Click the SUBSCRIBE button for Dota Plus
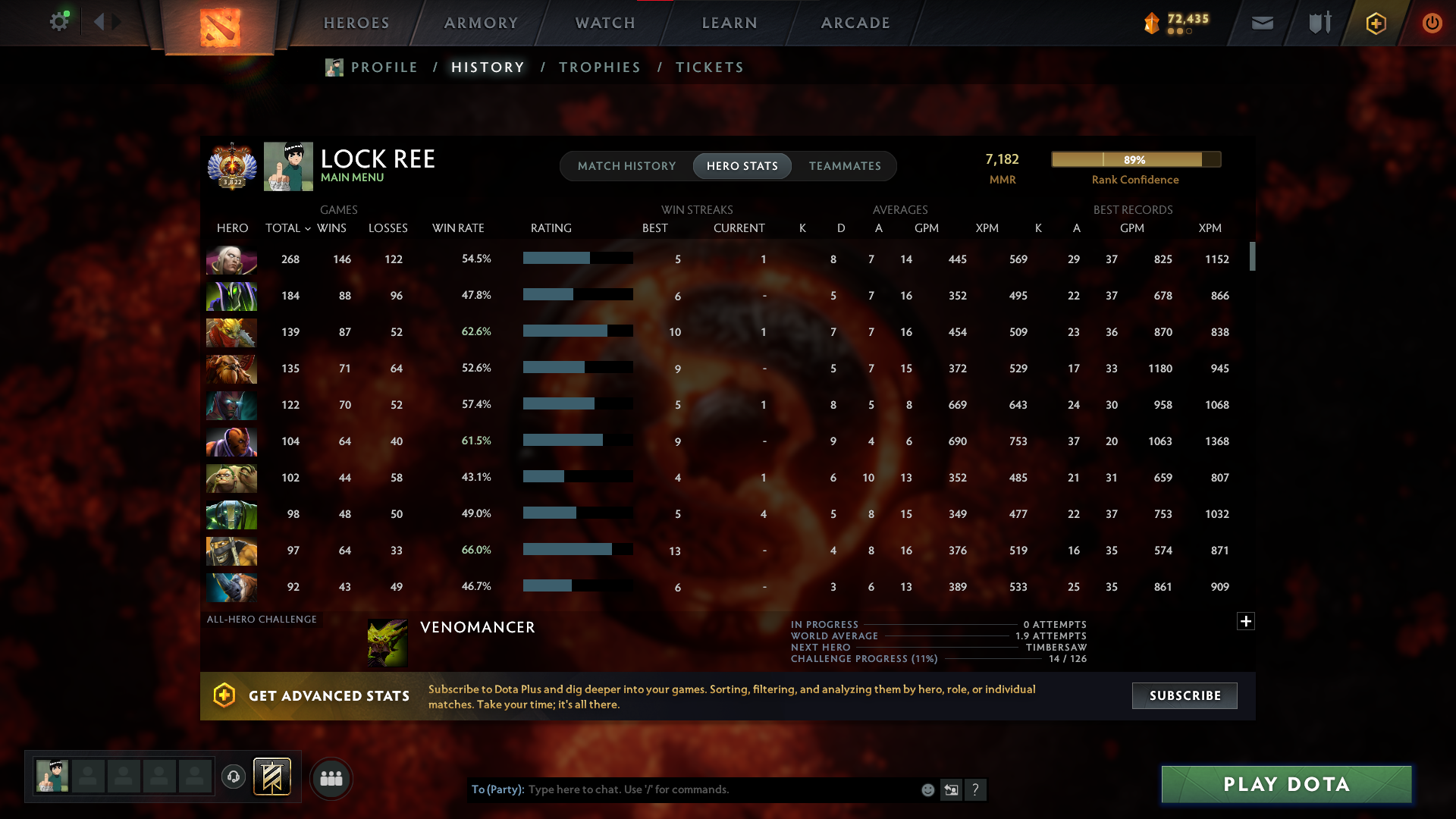 1185,695
